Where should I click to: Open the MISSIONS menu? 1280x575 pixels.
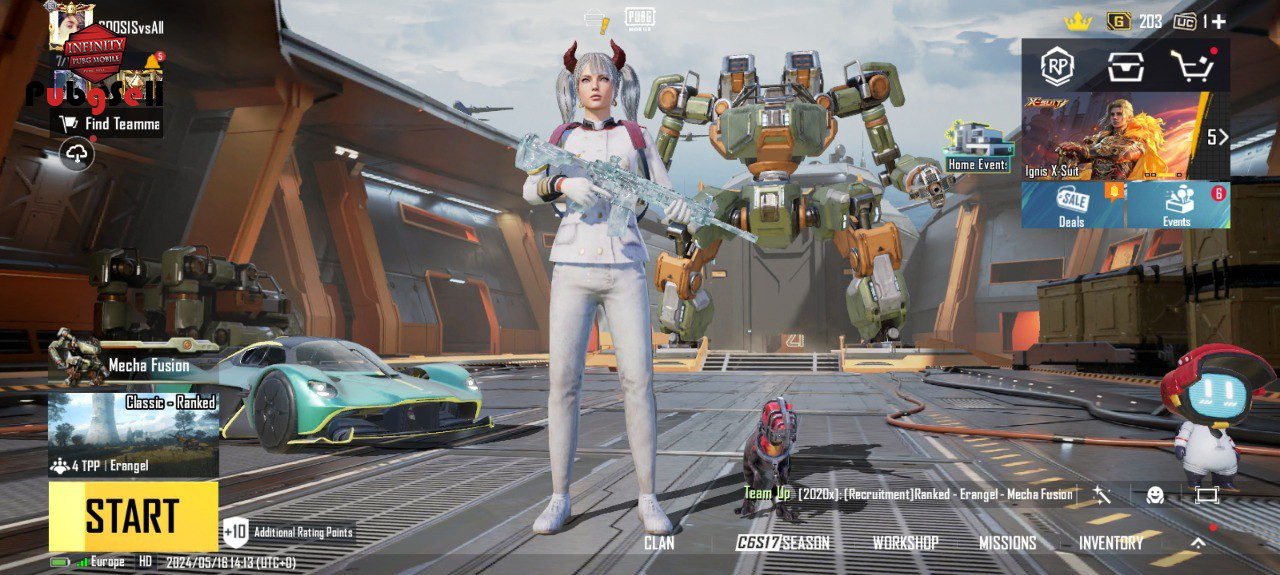coord(1007,543)
